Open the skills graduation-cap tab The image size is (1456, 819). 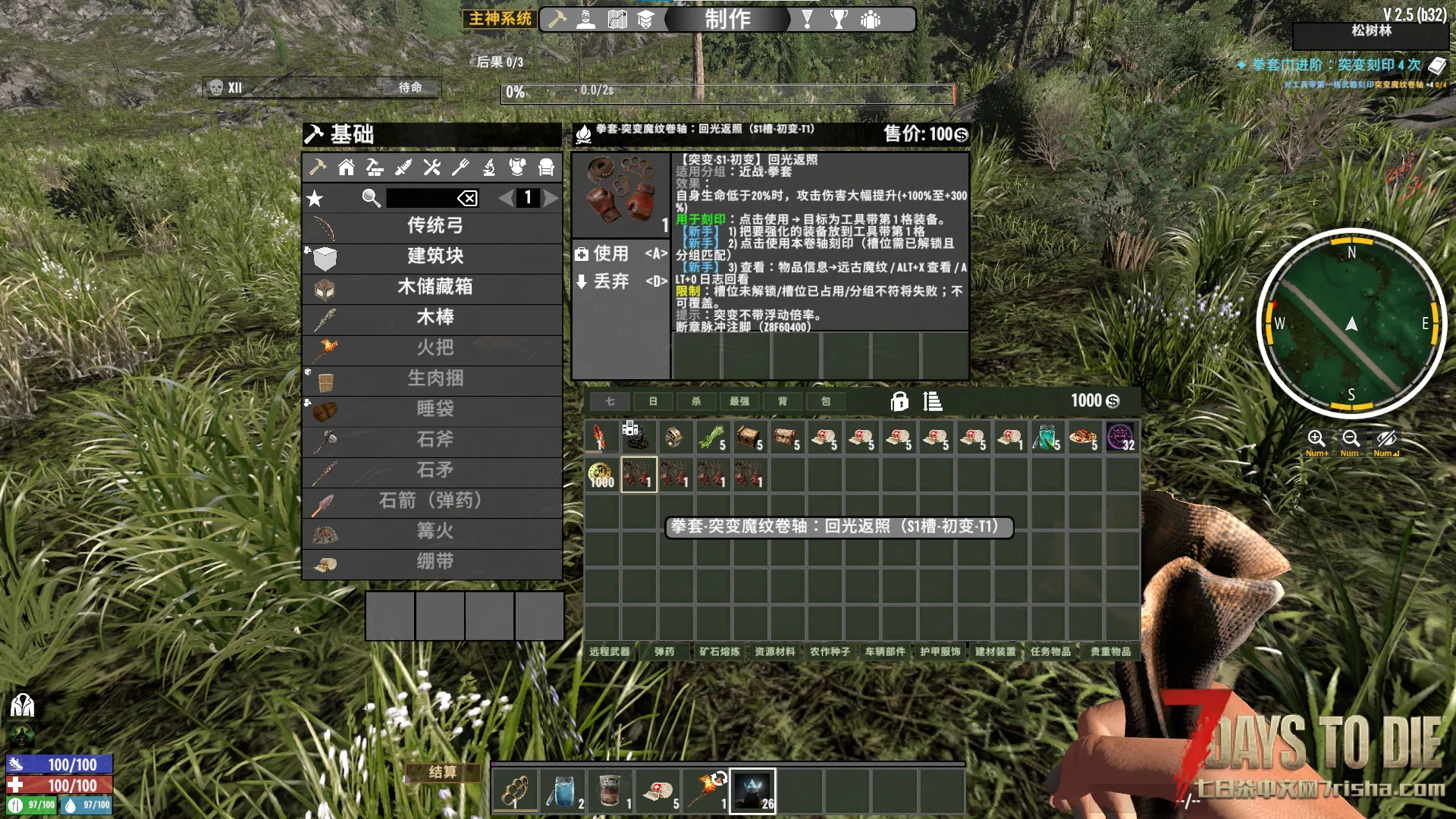pos(645,20)
